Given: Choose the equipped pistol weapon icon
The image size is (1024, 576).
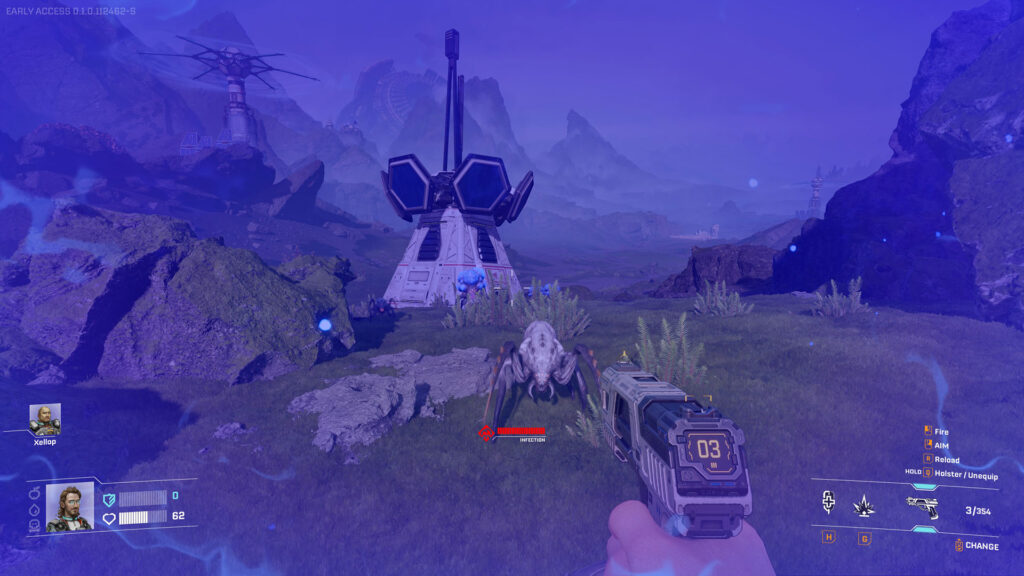Looking at the screenshot, I should click(921, 507).
